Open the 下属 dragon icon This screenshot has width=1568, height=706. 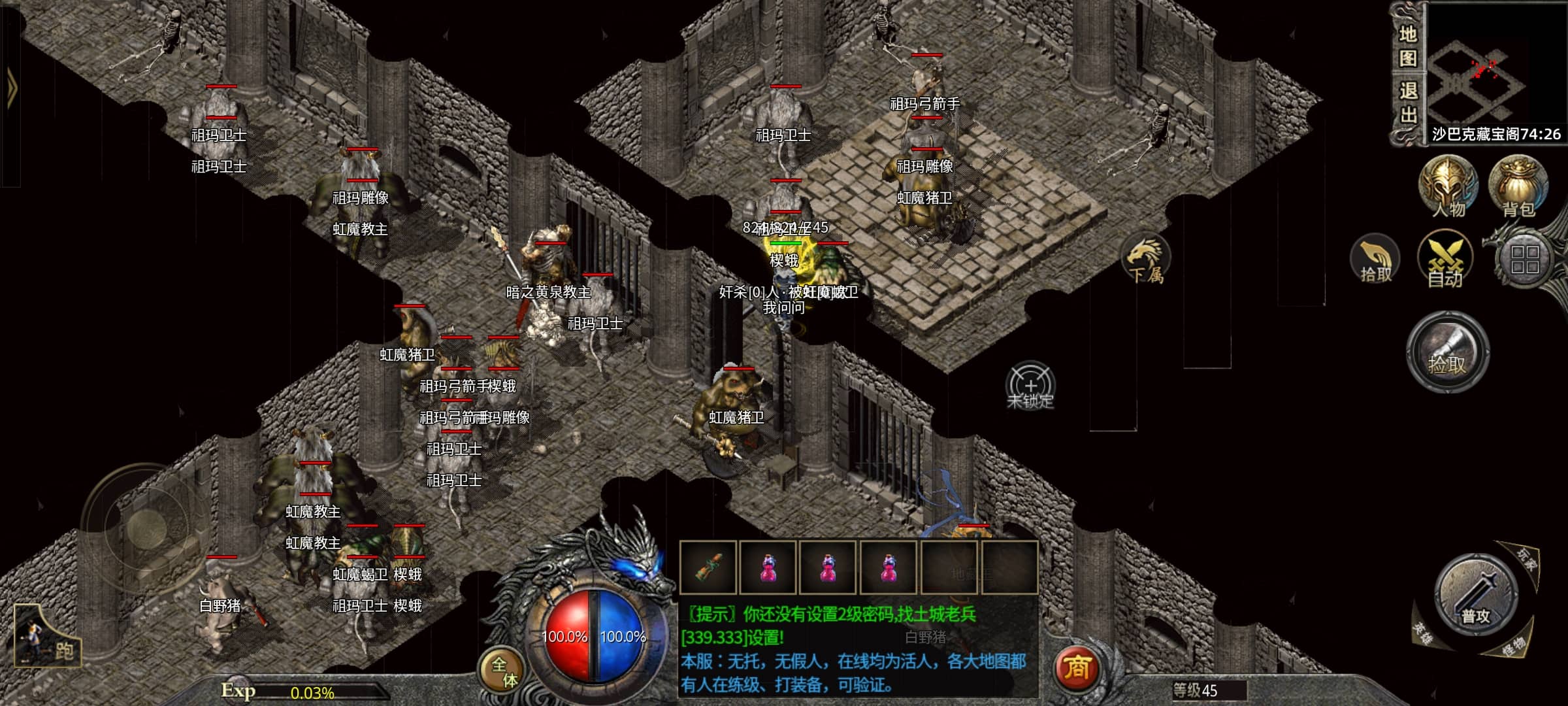pyautogui.click(x=1146, y=260)
